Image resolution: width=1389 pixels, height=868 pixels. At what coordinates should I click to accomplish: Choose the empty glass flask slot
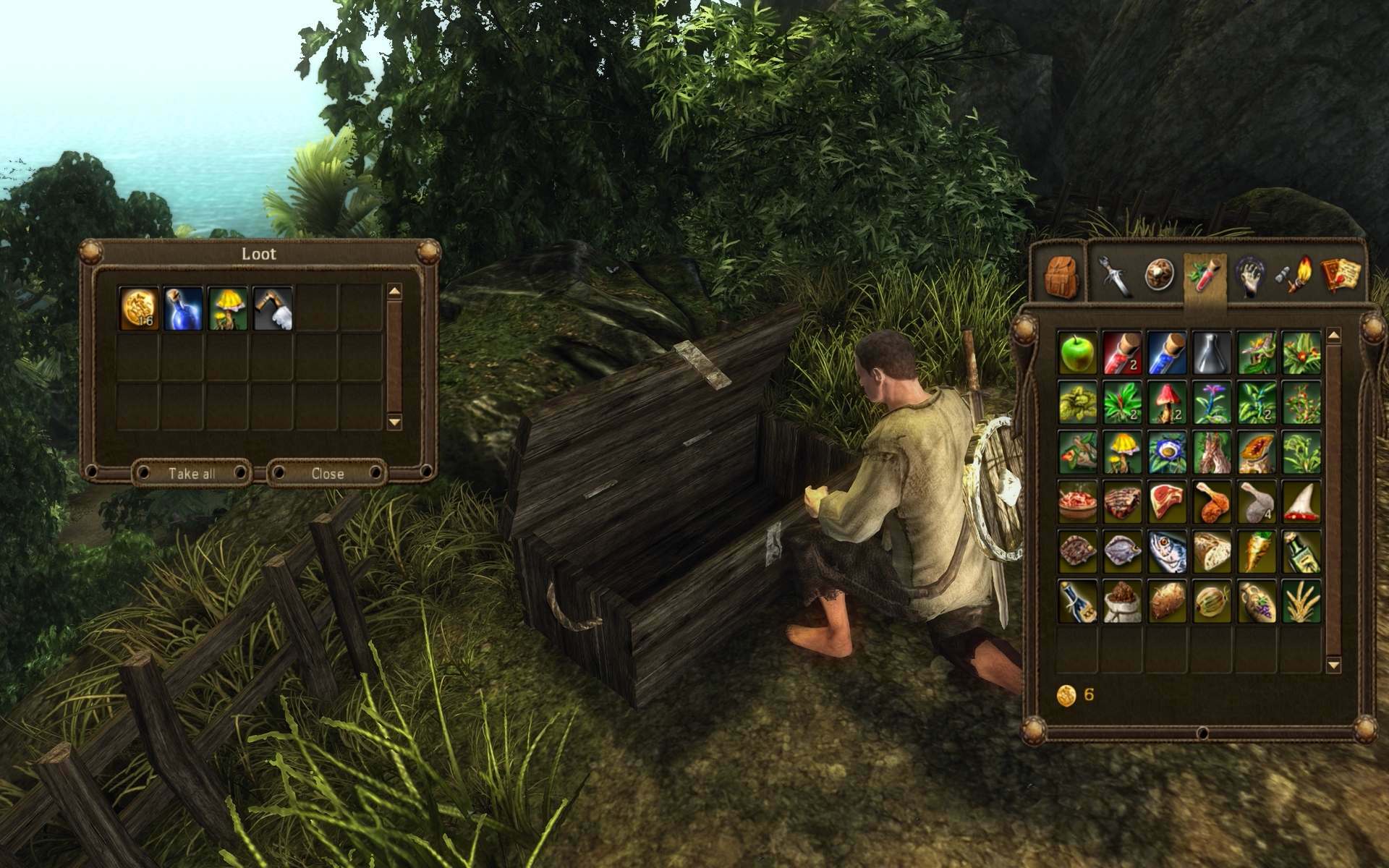tap(1212, 353)
